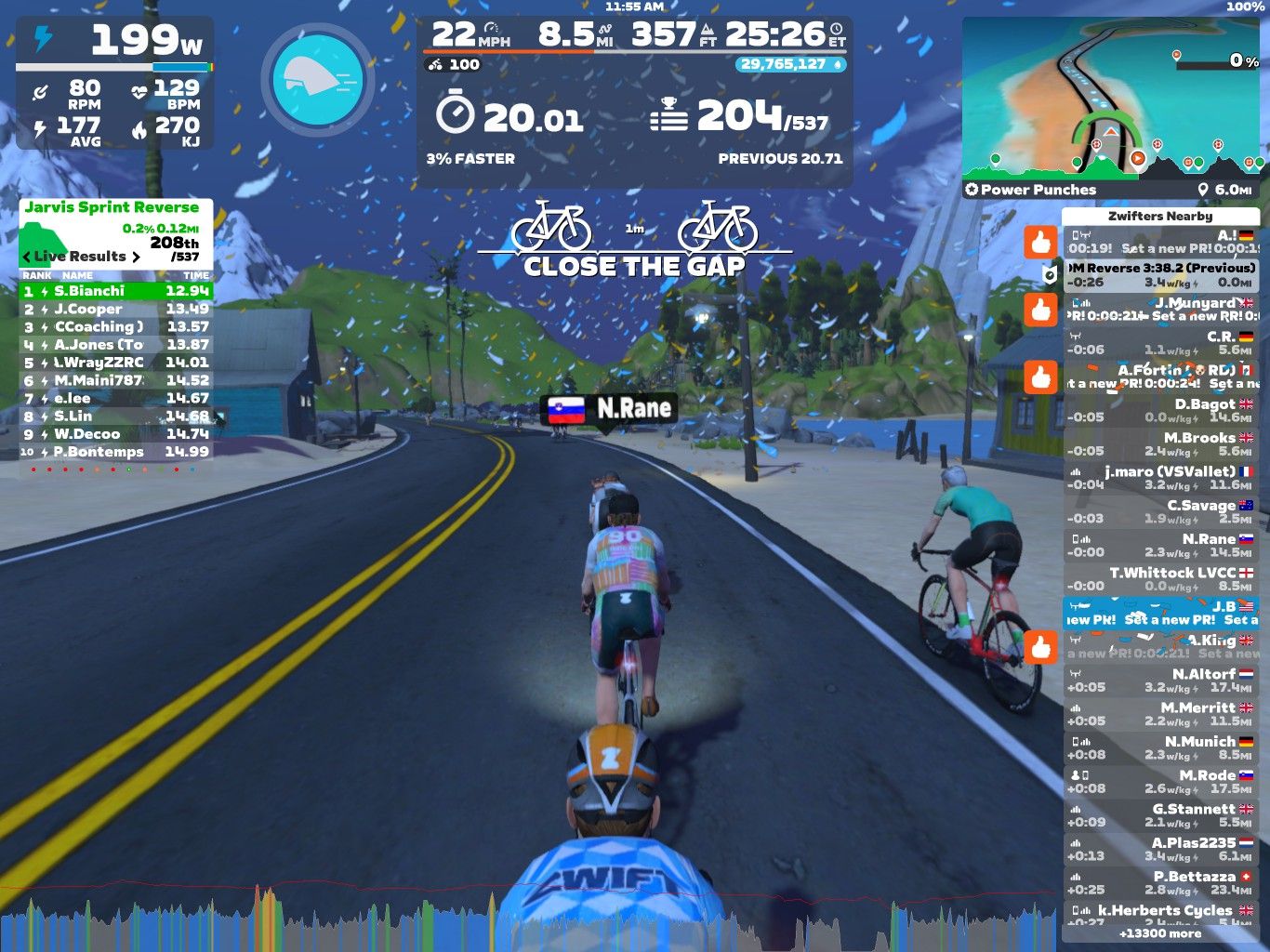Image resolution: width=1270 pixels, height=952 pixels.
Task: Expand the +13300 more riders link
Action: tap(1160, 933)
